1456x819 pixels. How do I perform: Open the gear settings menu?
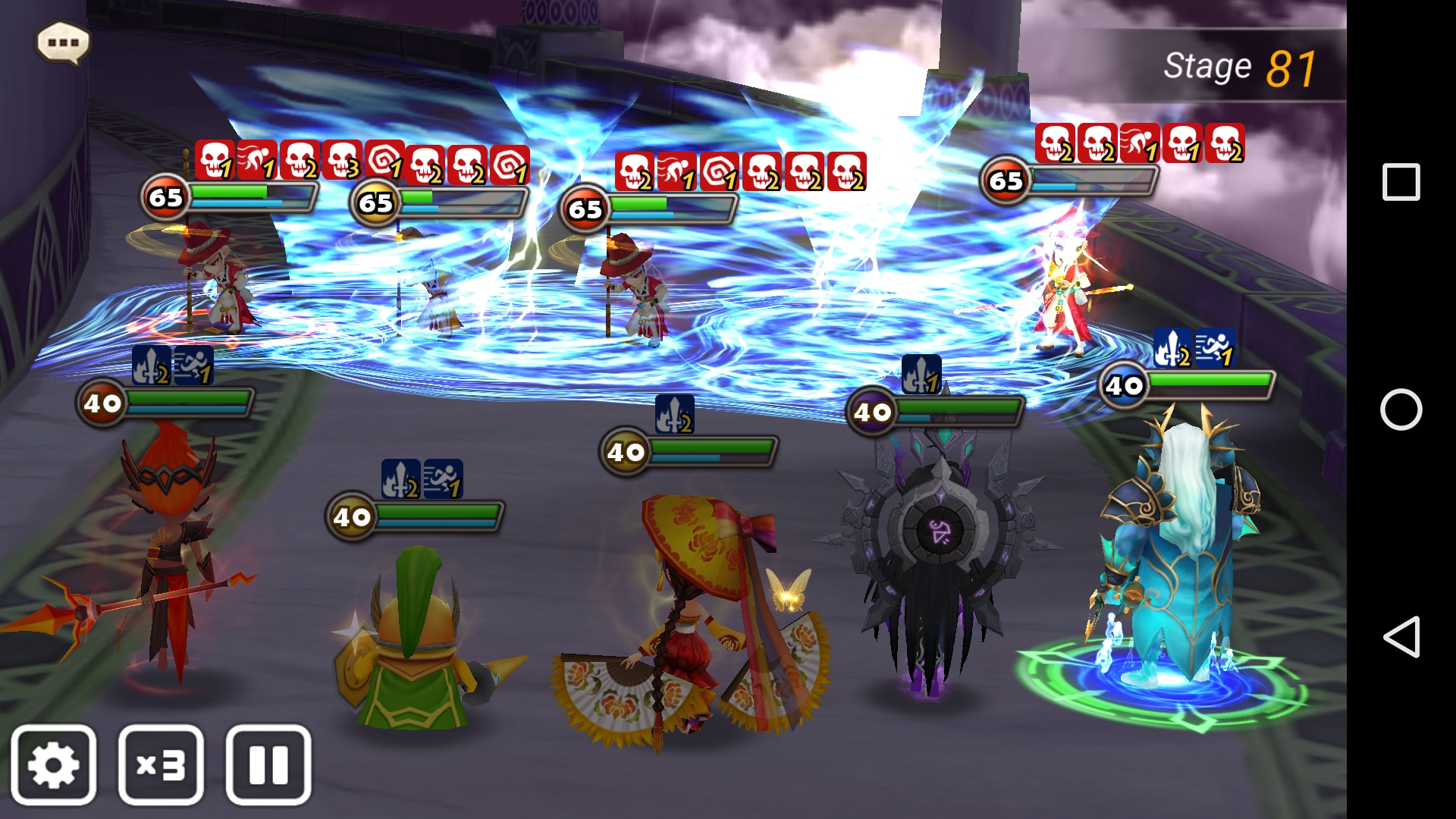(54, 764)
